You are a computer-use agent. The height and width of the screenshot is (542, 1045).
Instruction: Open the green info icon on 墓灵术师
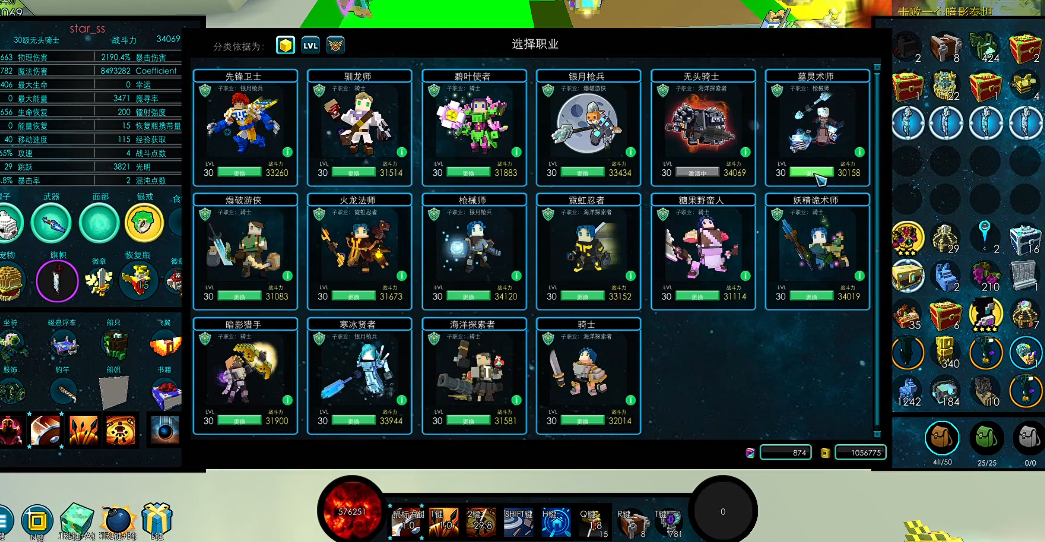click(859, 153)
